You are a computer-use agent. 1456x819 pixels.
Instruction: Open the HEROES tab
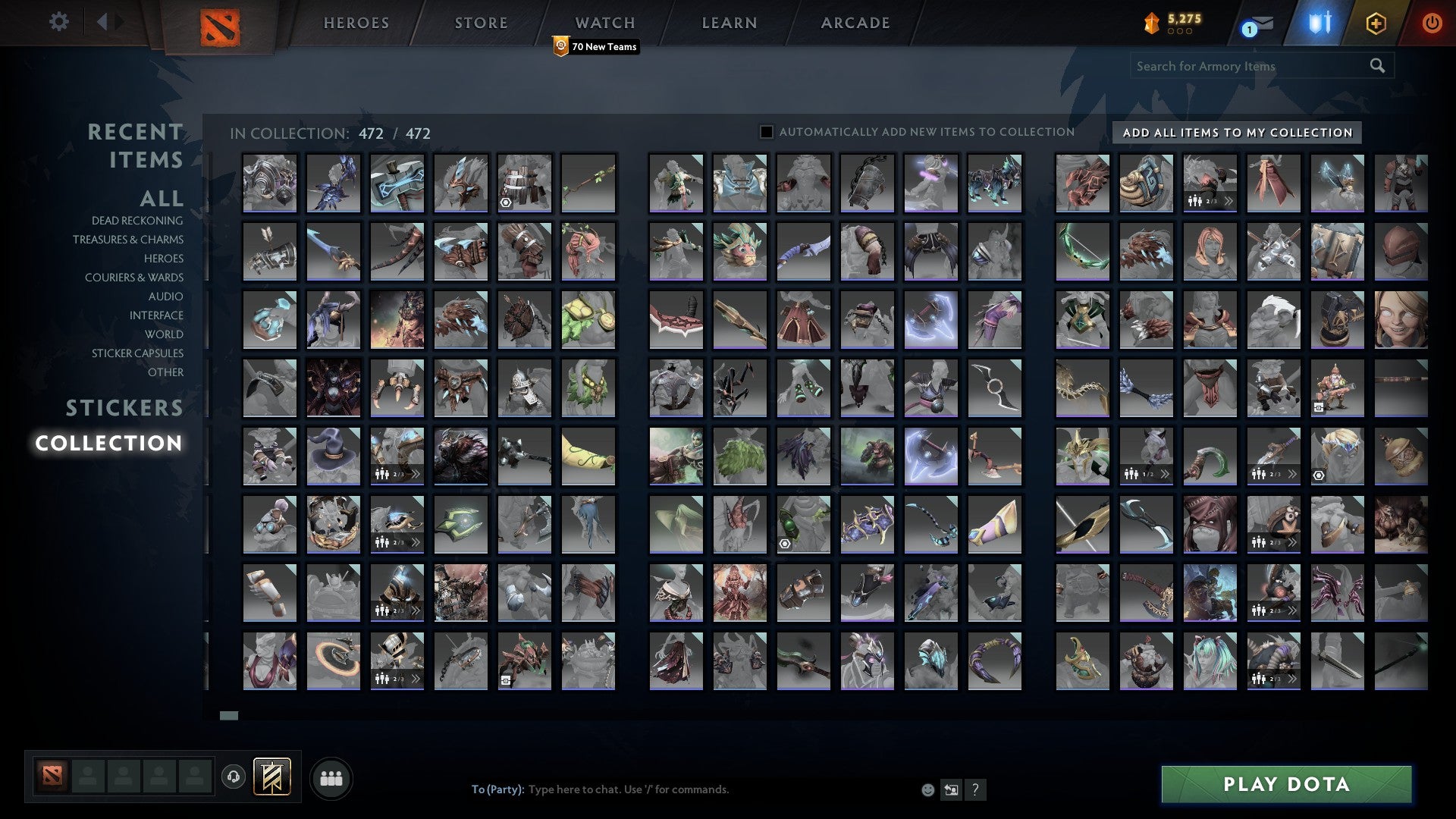click(356, 22)
